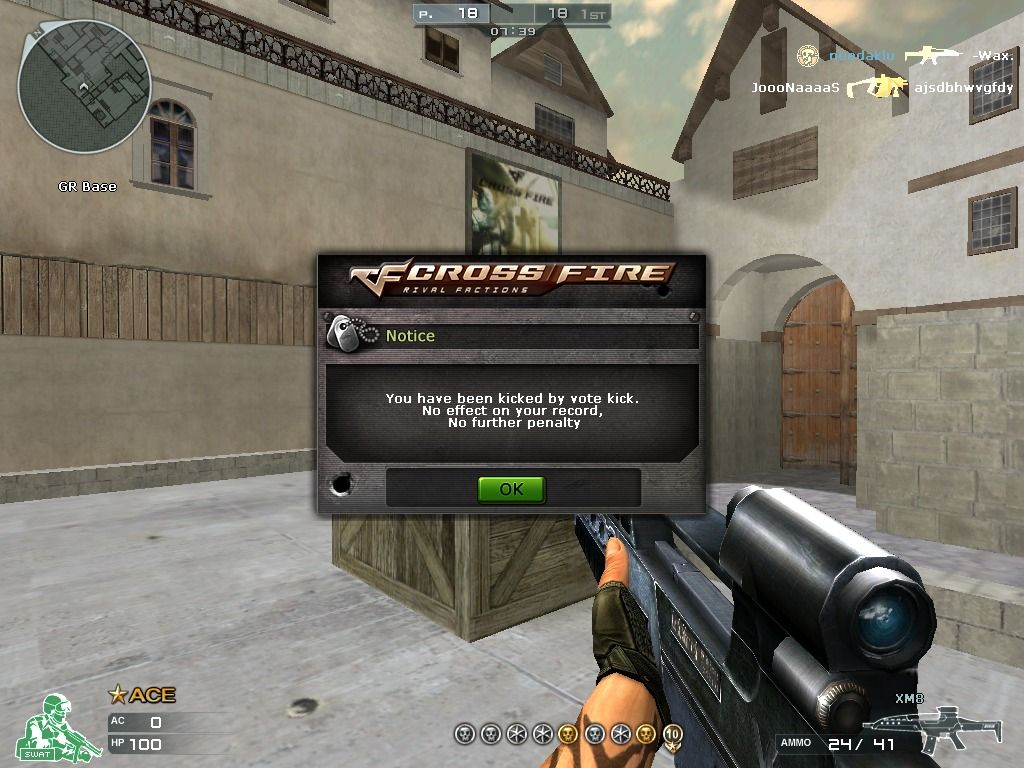Select the XM8 weapon icon
The width and height of the screenshot is (1024, 768).
(918, 728)
